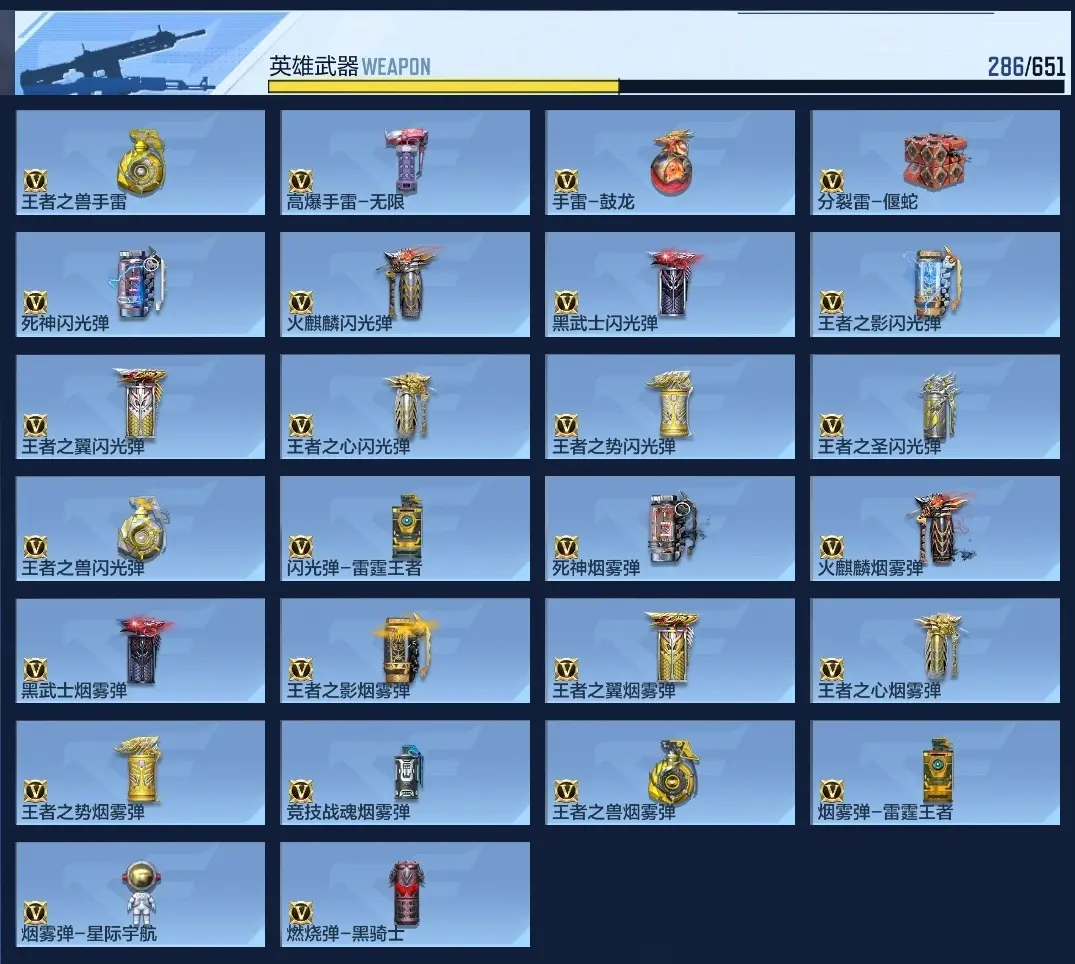Click the 王者之心闪光弹 card

point(405,407)
